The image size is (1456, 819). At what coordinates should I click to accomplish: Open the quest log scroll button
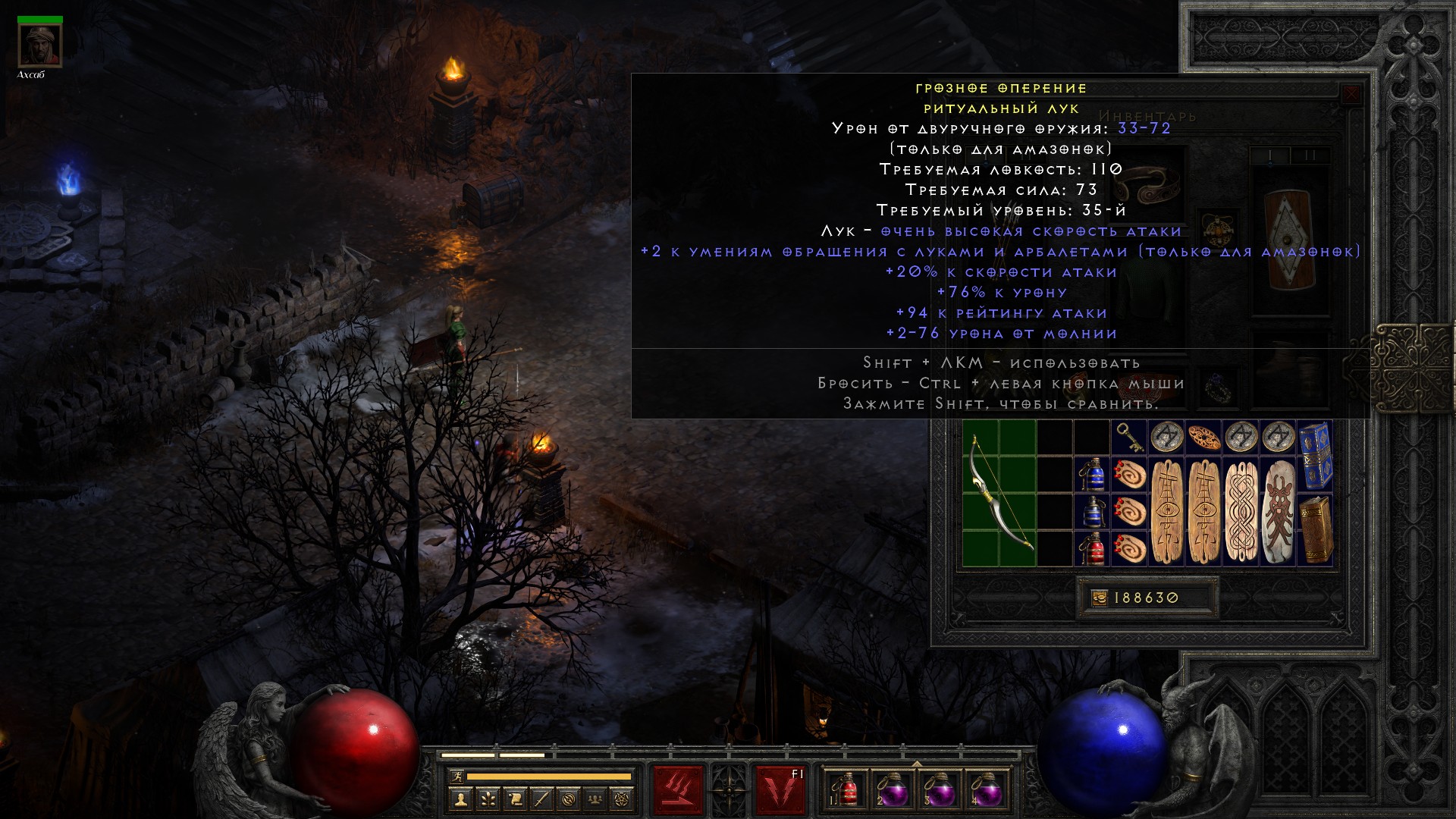(x=514, y=799)
